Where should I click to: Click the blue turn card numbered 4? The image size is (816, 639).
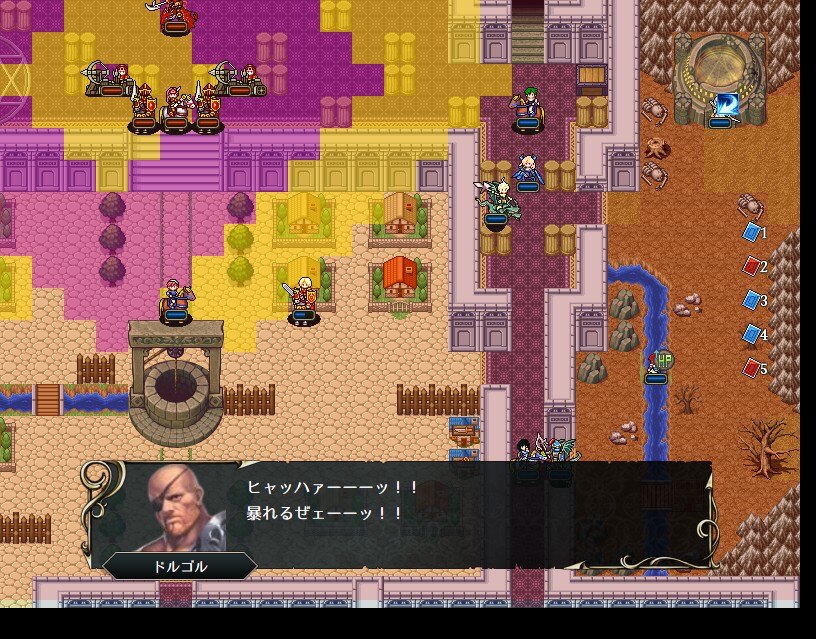(x=753, y=334)
